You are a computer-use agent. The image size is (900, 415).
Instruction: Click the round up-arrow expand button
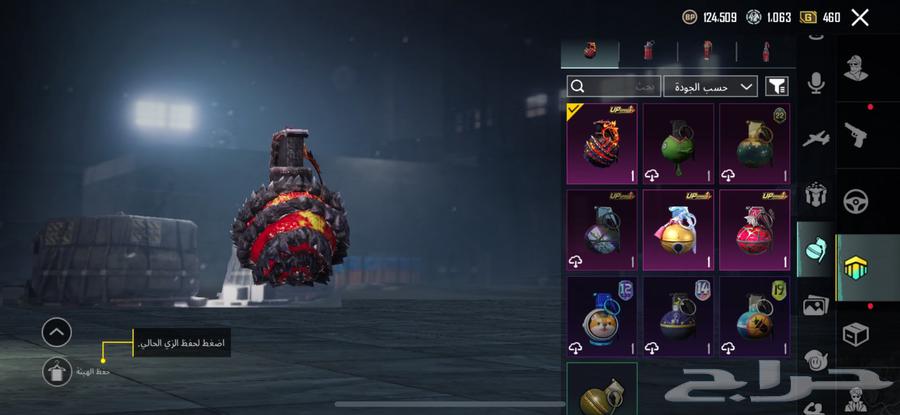[57, 331]
